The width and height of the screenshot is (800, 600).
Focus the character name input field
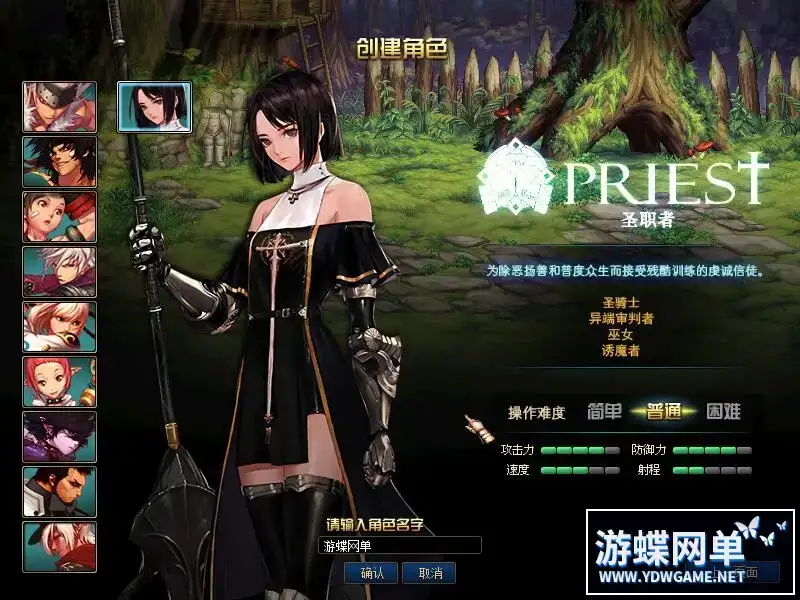tap(400, 546)
